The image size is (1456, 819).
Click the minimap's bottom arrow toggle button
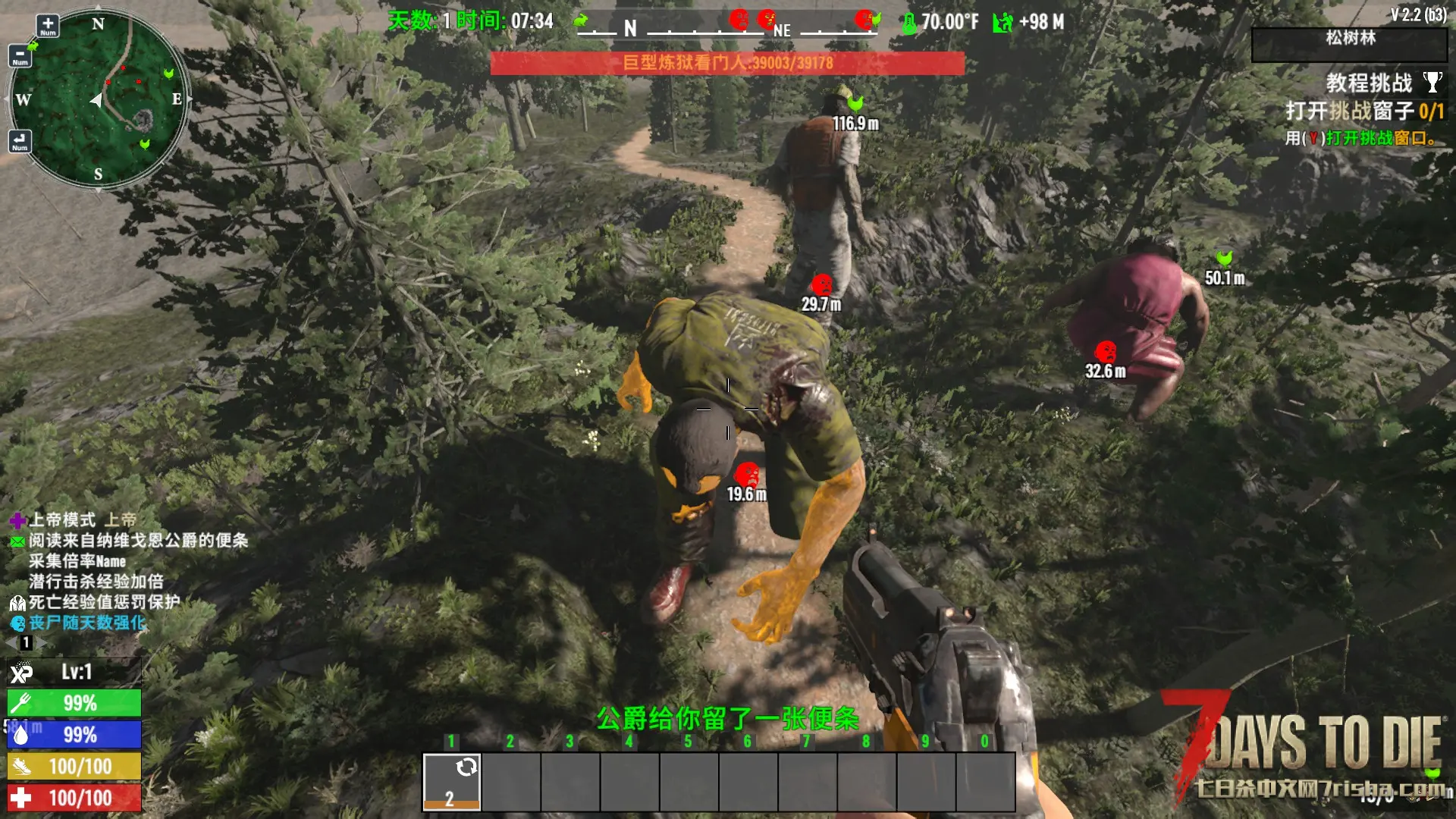point(20,140)
